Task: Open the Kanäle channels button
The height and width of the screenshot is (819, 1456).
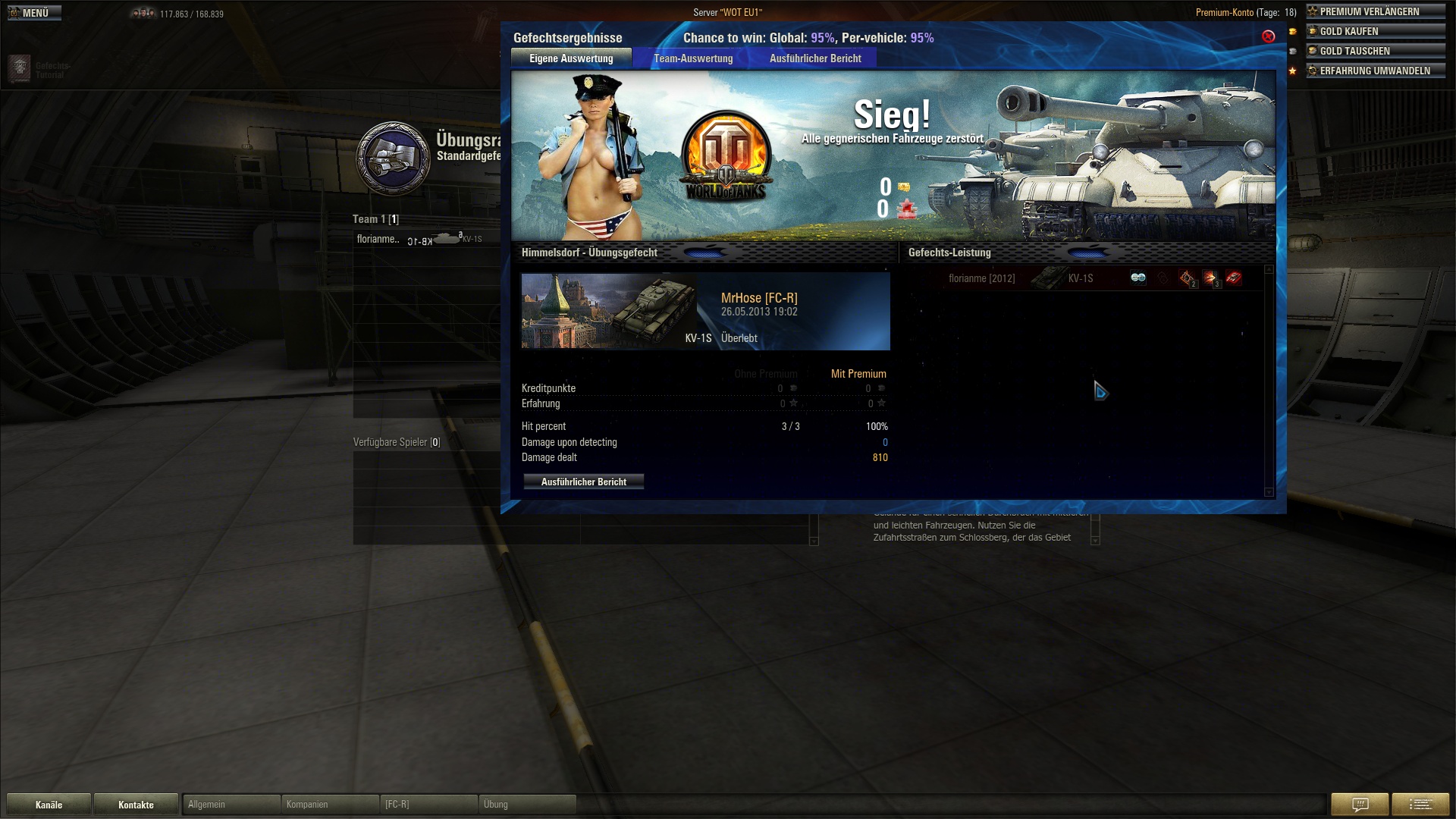Action: [49, 805]
